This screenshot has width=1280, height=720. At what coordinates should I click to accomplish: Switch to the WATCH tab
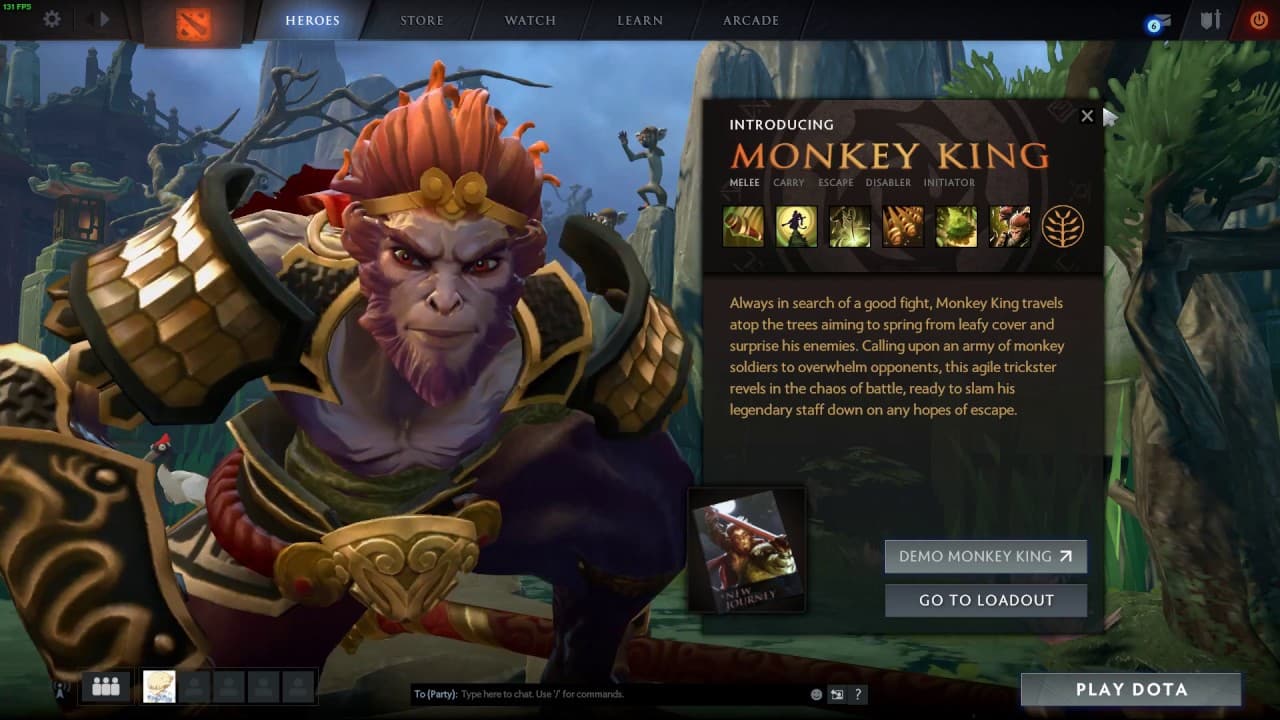pyautogui.click(x=529, y=20)
